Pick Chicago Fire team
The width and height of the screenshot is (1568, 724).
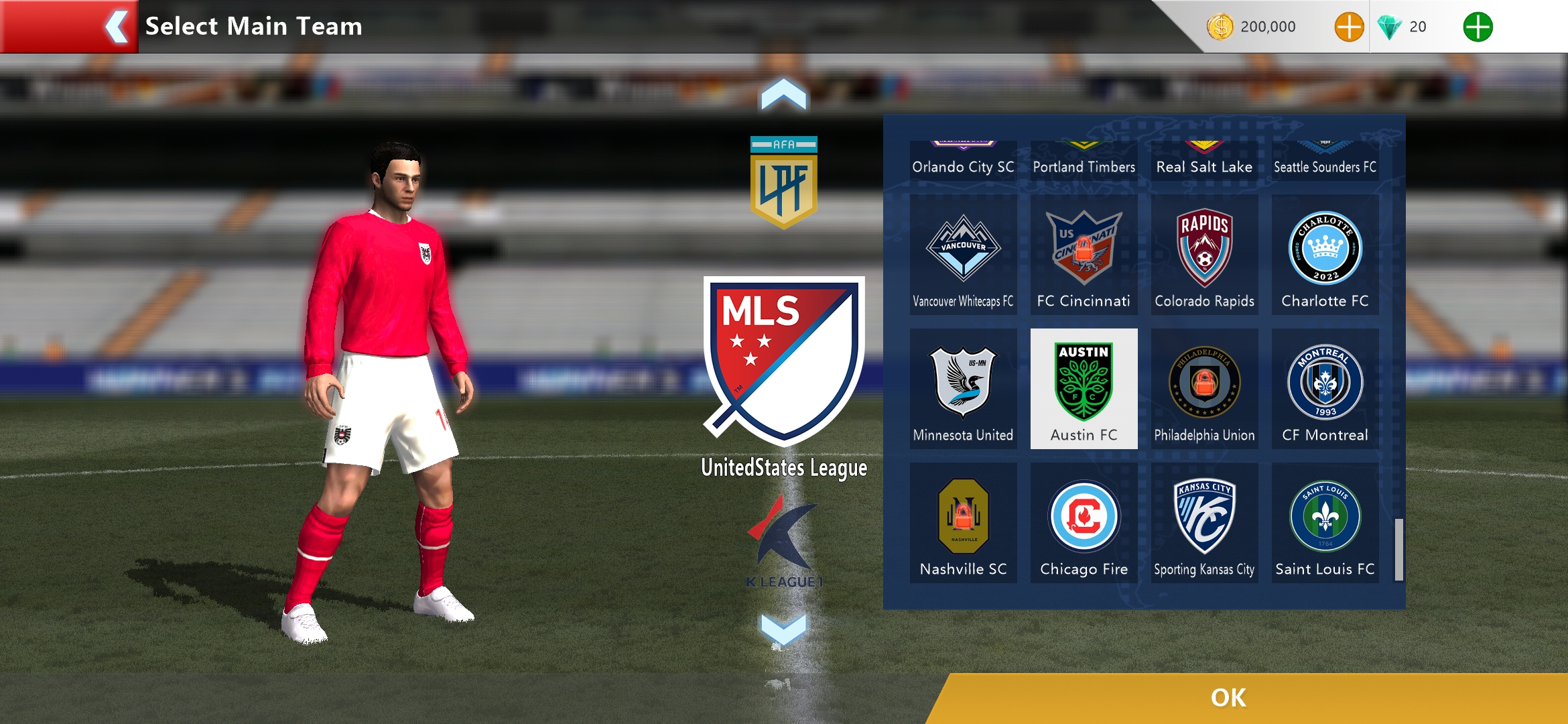(x=1084, y=523)
